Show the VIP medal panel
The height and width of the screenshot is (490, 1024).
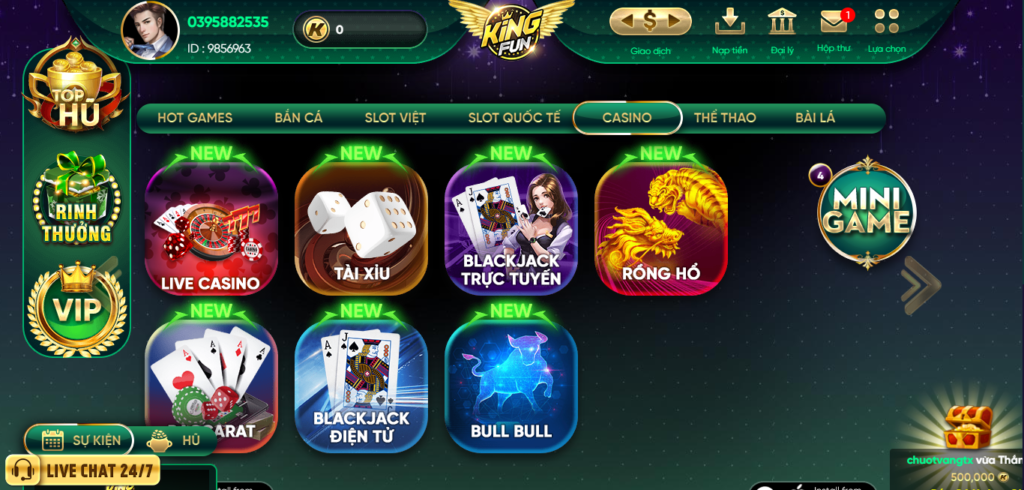click(76, 308)
